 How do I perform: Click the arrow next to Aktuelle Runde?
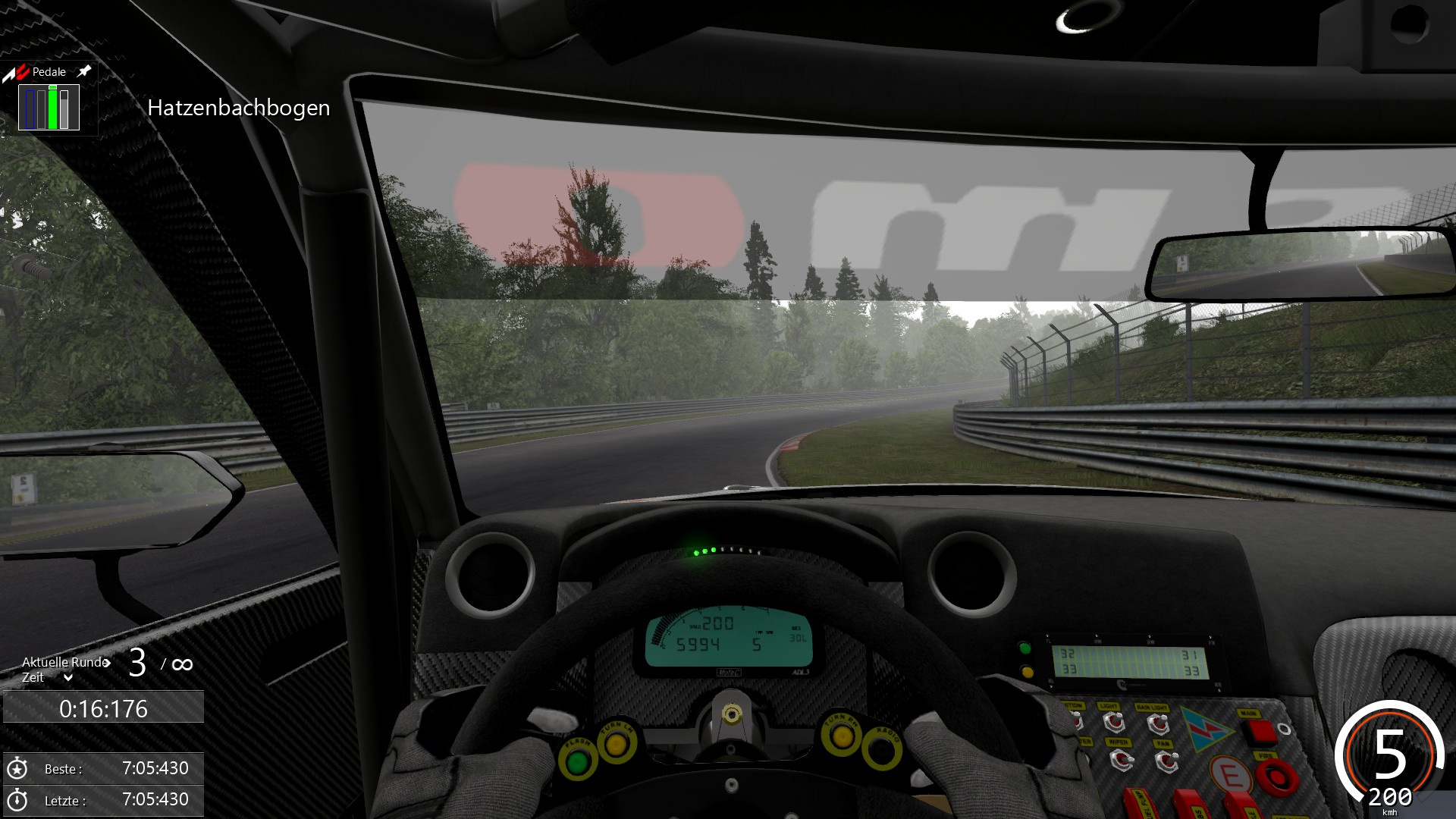click(107, 663)
